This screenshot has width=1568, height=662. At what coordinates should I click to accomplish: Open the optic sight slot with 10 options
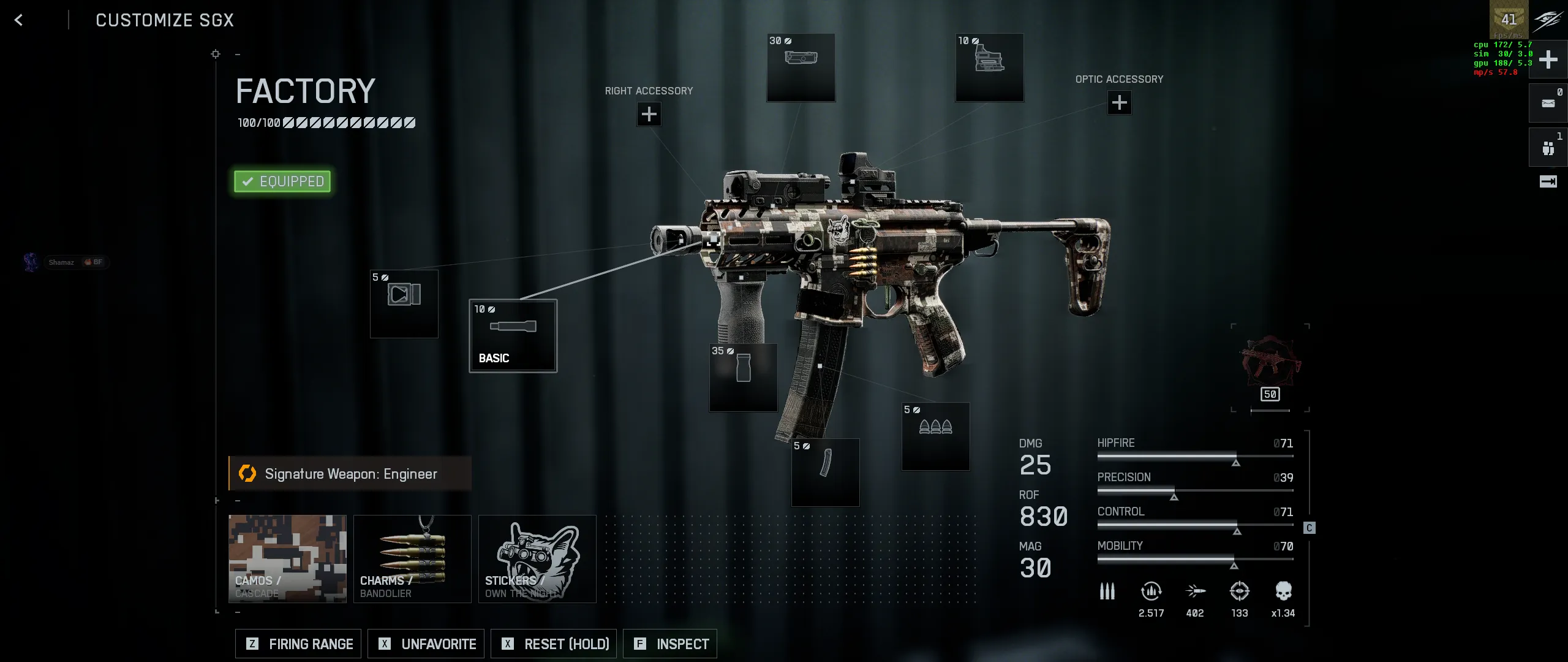click(989, 69)
